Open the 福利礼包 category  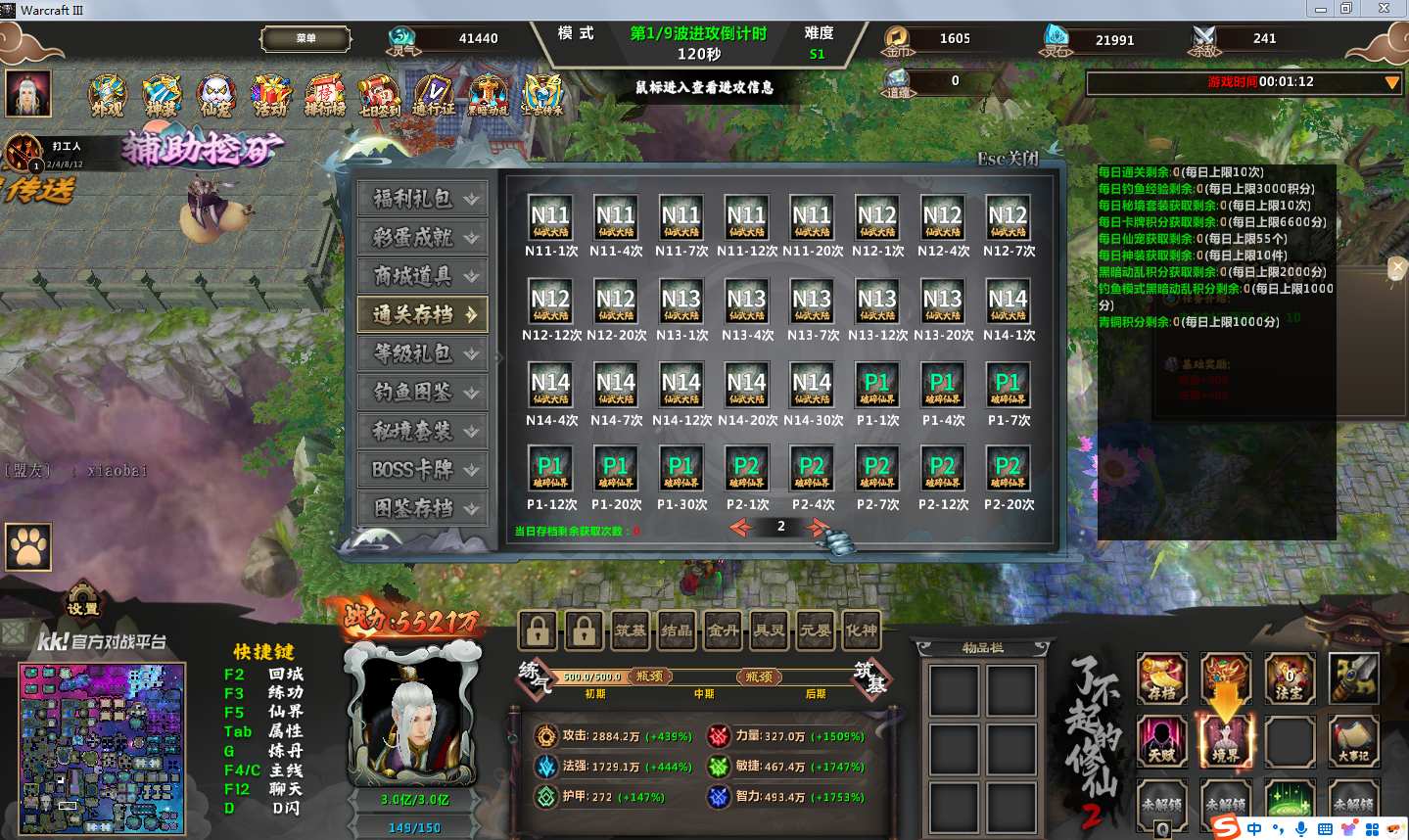click(422, 199)
